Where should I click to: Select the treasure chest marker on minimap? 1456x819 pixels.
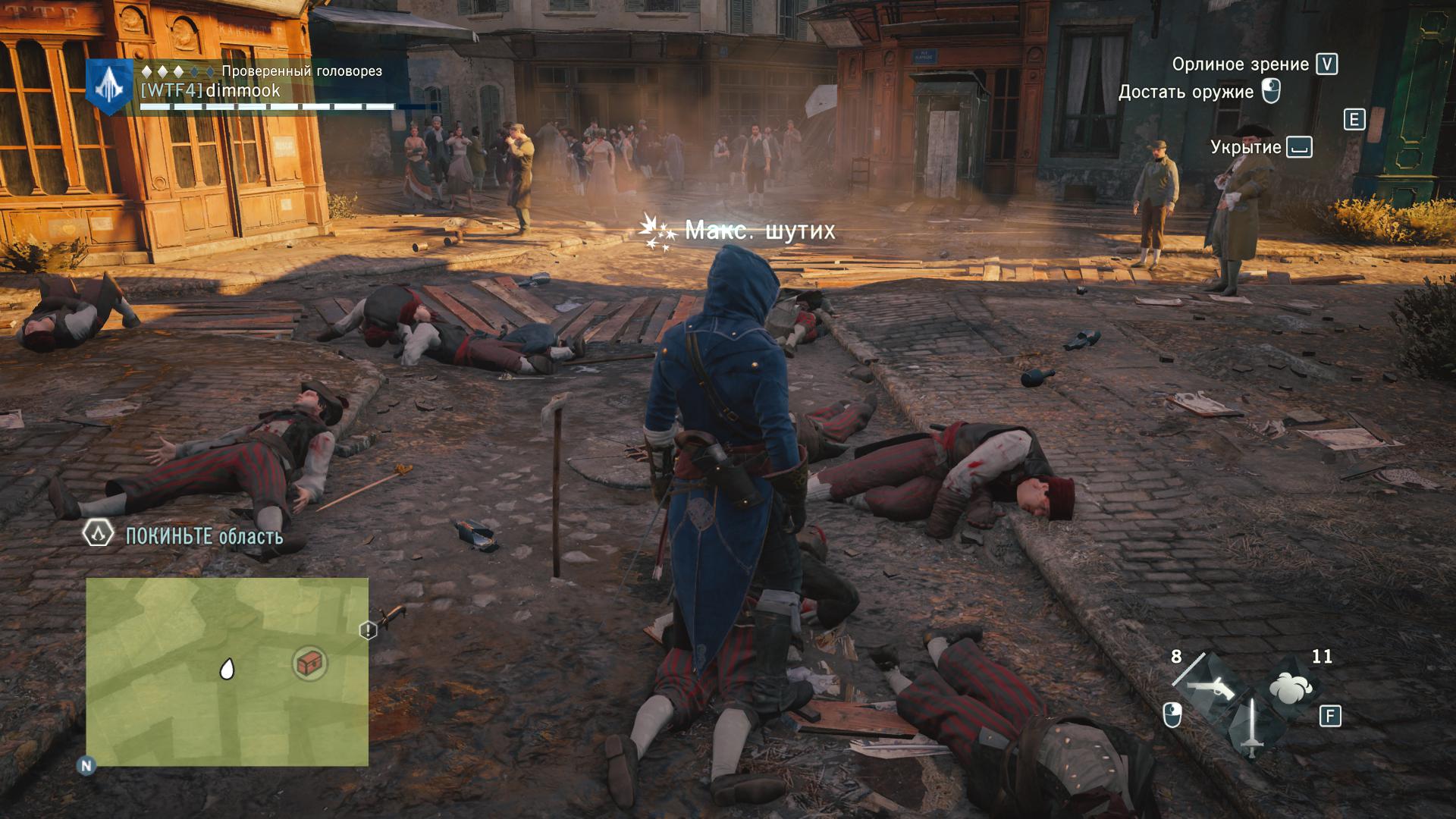point(309,664)
